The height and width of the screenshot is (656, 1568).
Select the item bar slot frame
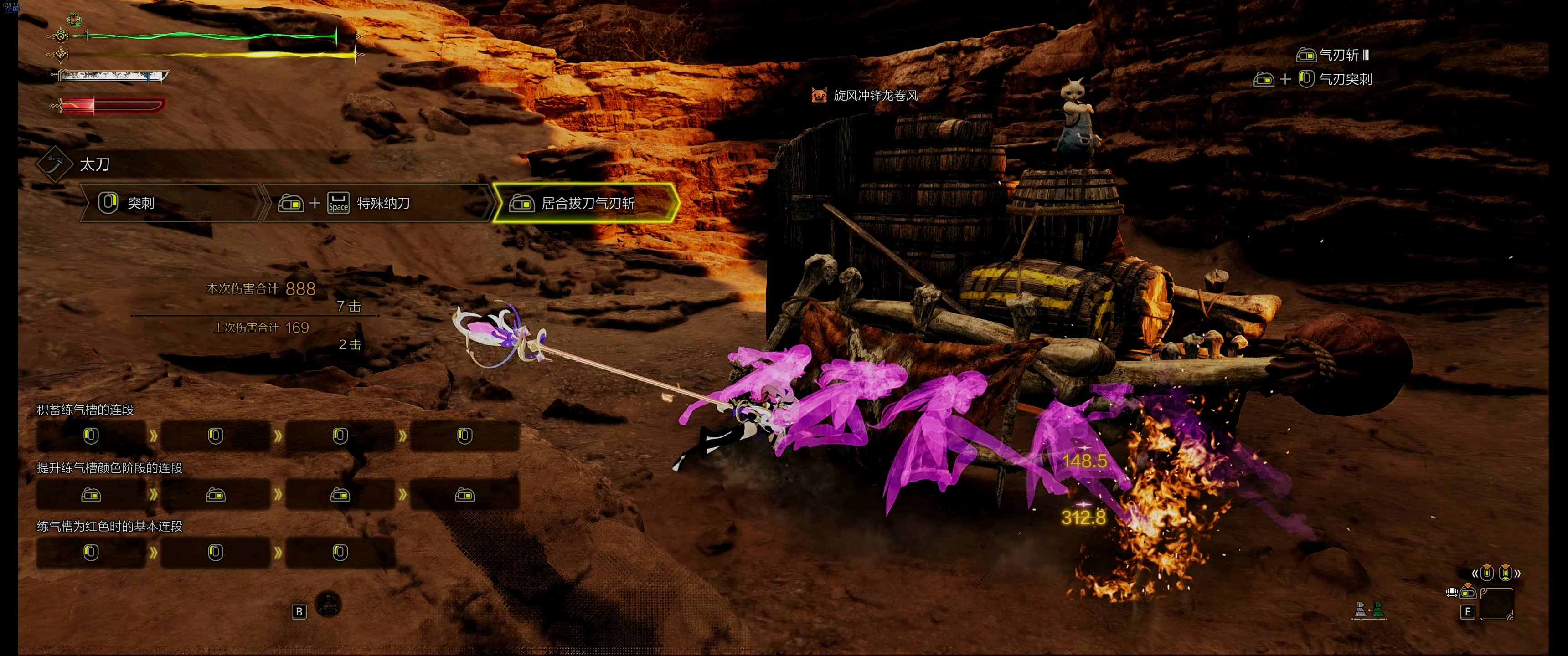click(1497, 604)
